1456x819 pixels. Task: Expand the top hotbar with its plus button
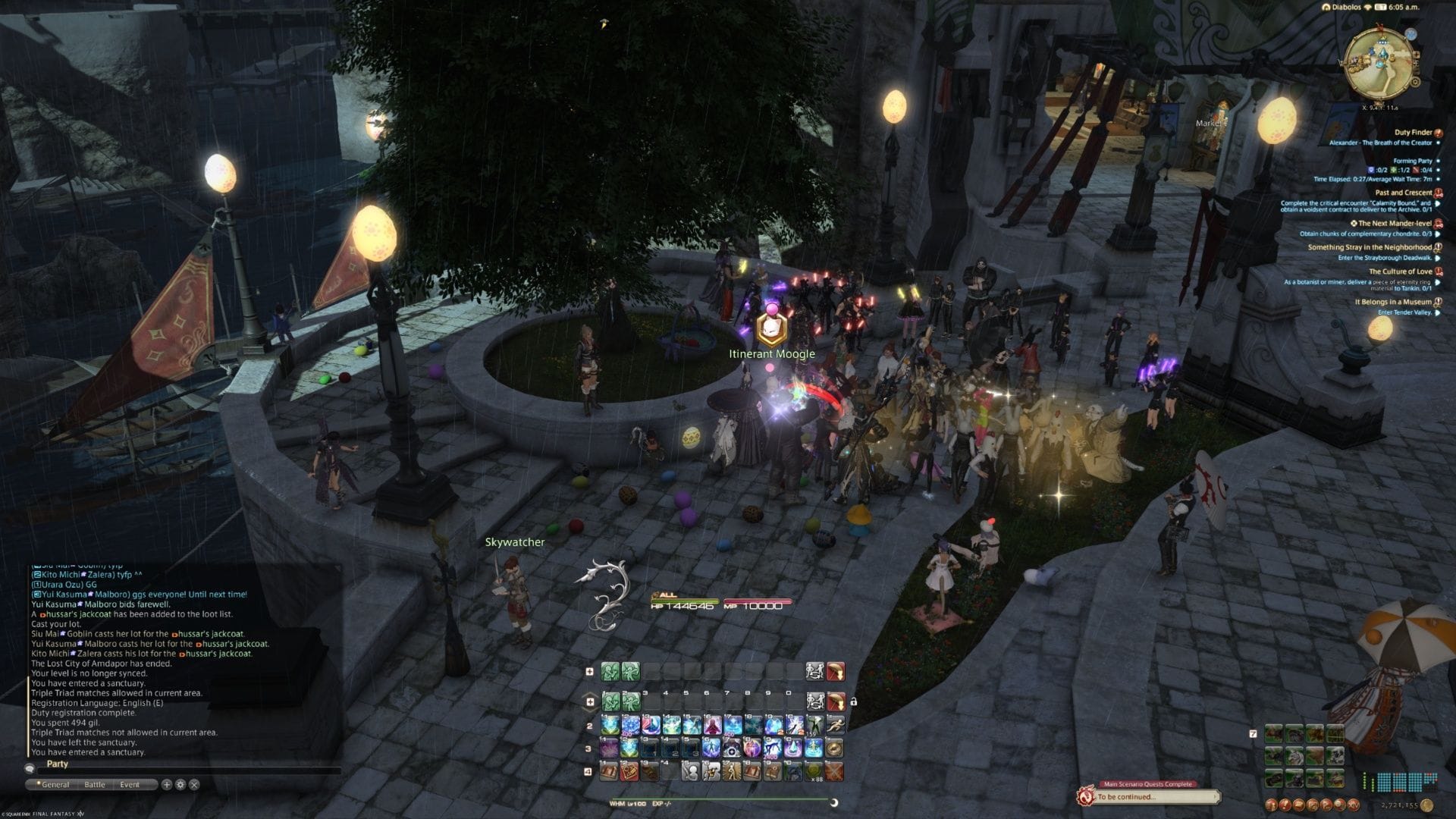point(590,670)
